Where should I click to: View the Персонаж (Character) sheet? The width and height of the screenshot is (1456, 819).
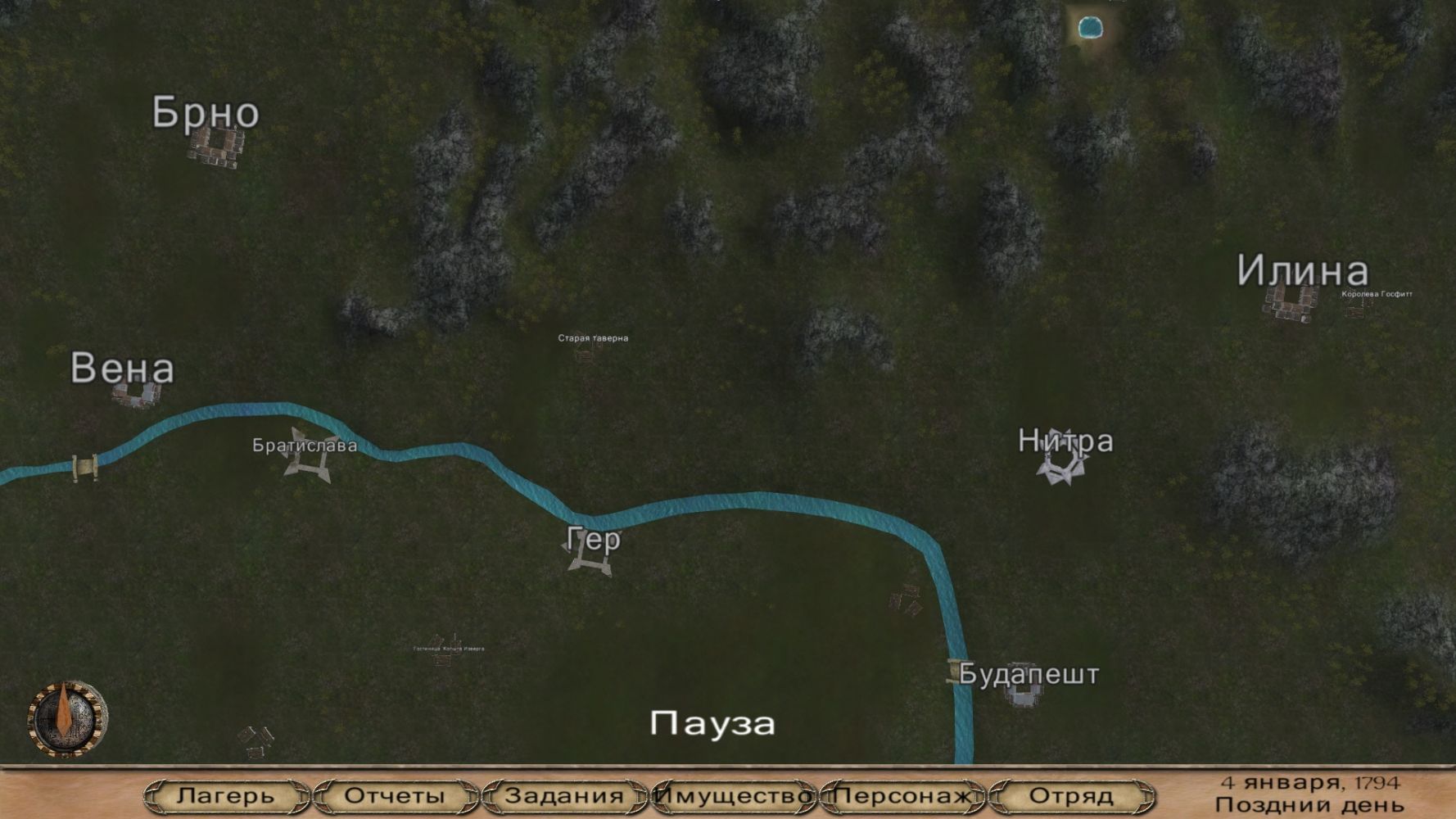902,795
